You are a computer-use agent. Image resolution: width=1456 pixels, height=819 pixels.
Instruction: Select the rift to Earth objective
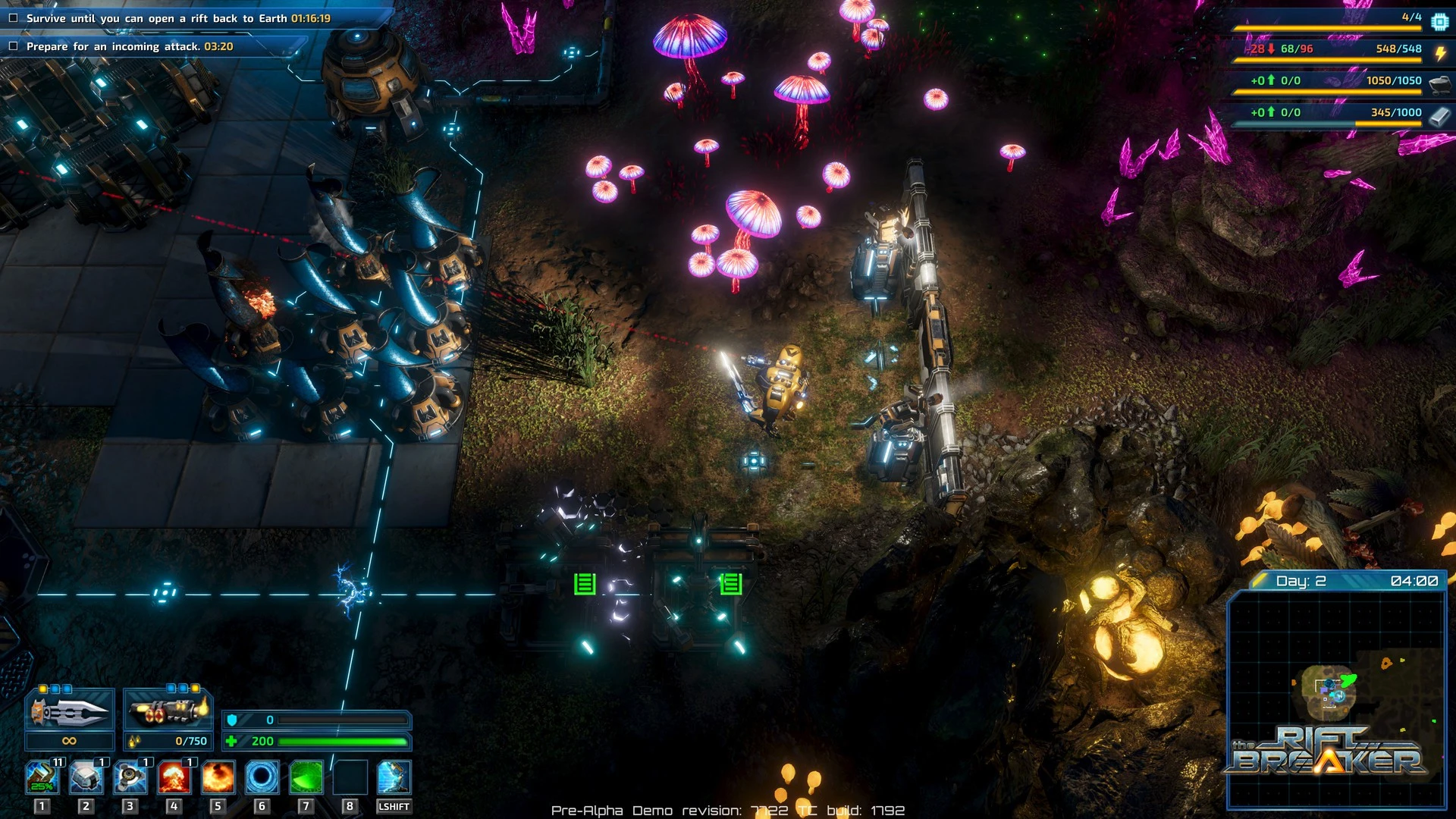tap(178, 18)
